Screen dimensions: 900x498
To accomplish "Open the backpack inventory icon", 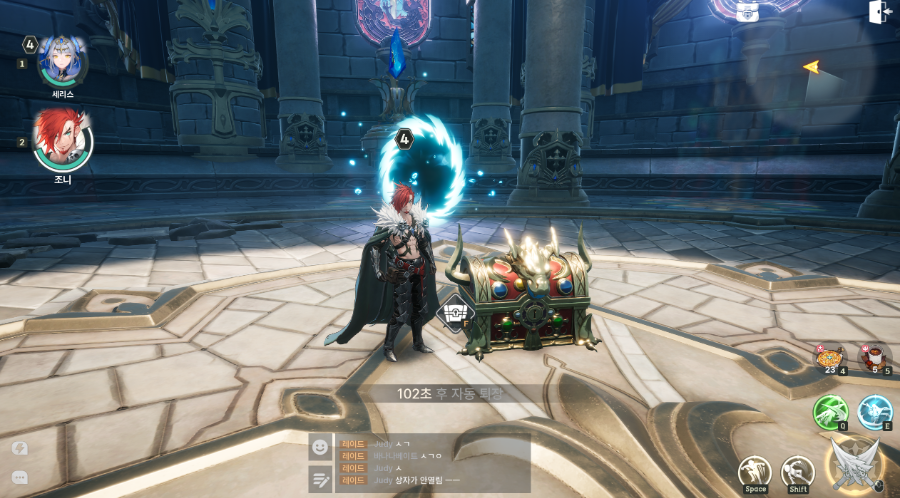I will pos(746,11).
